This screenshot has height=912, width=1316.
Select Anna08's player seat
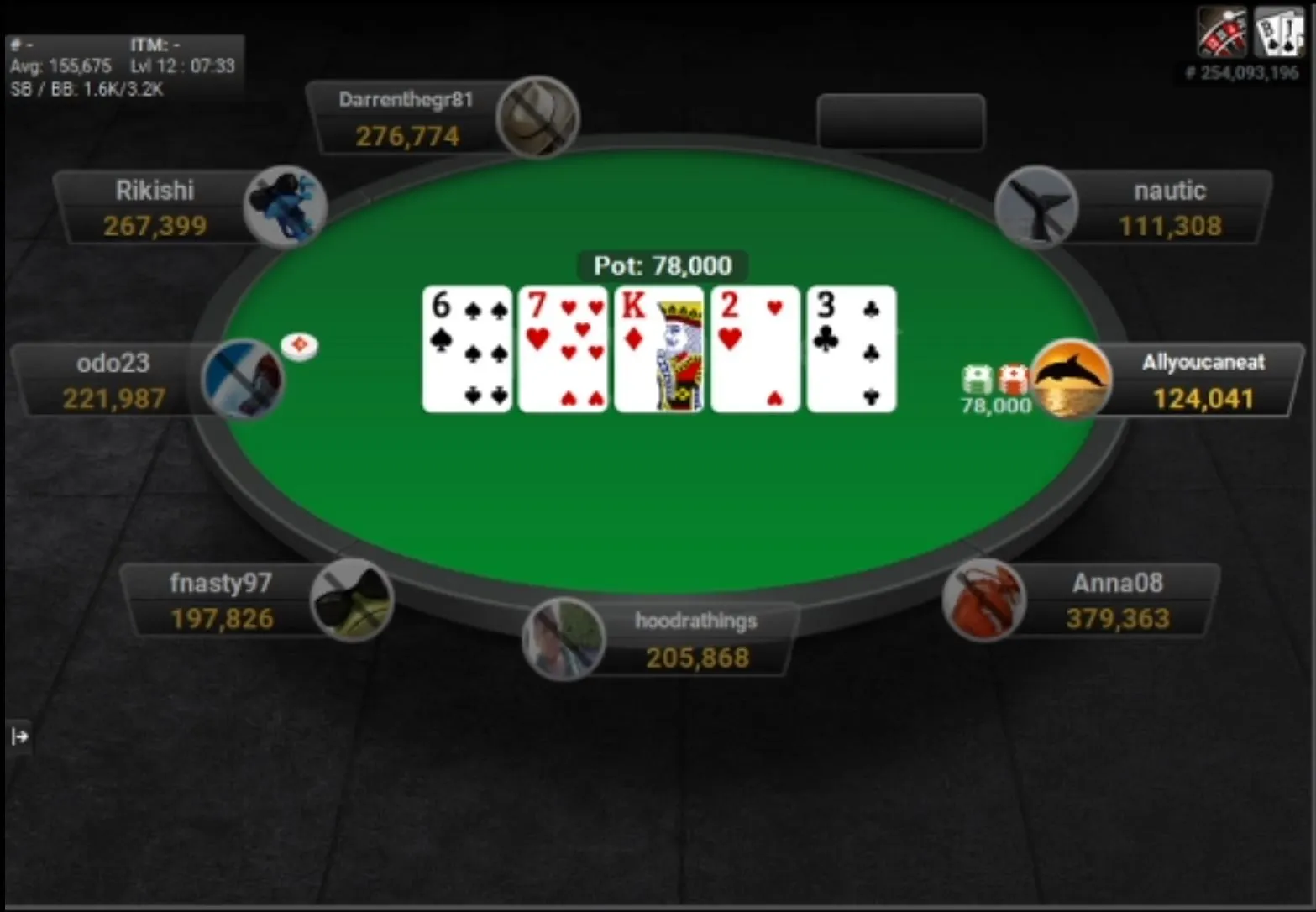click(x=1117, y=601)
